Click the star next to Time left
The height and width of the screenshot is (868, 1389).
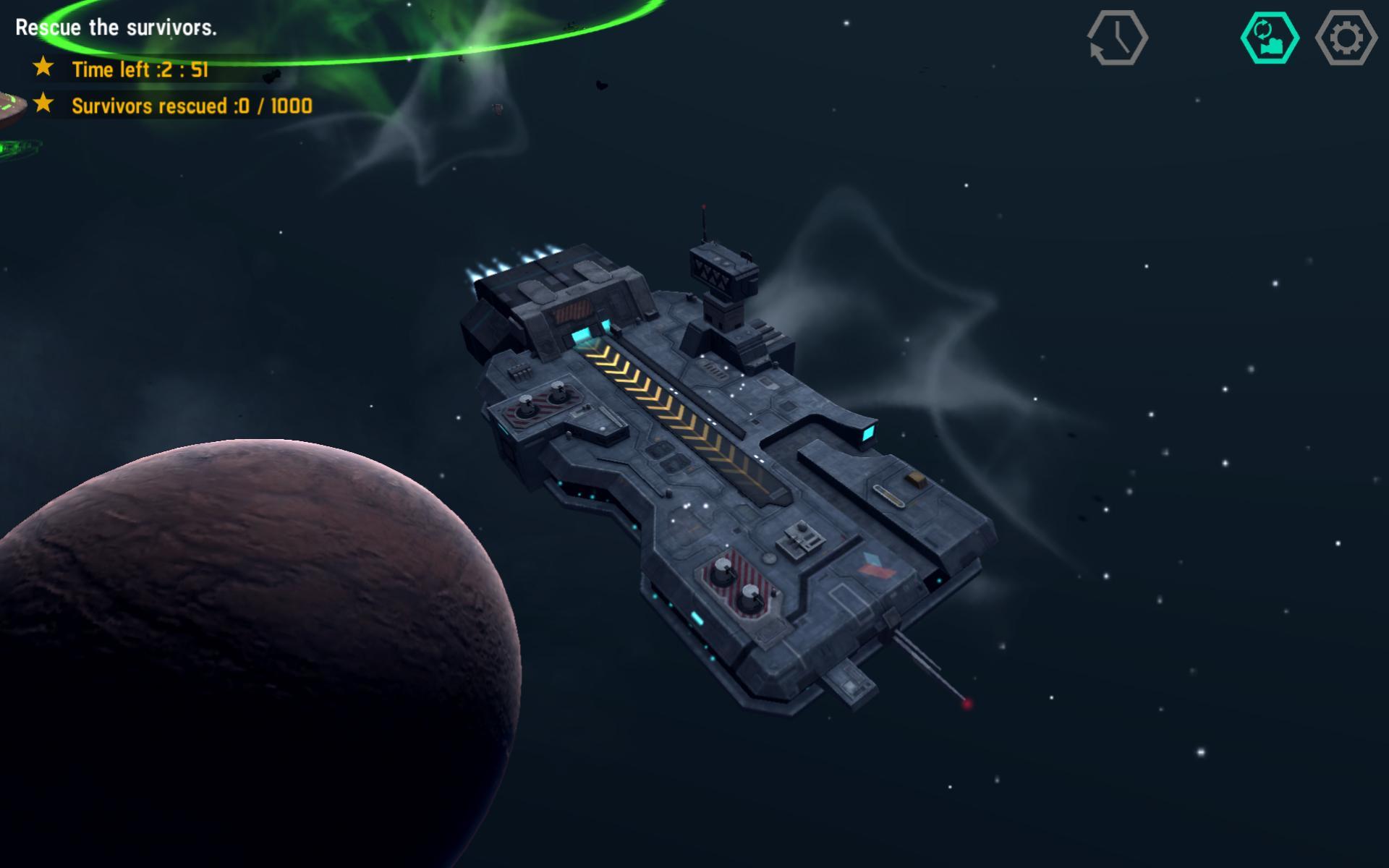pos(42,68)
